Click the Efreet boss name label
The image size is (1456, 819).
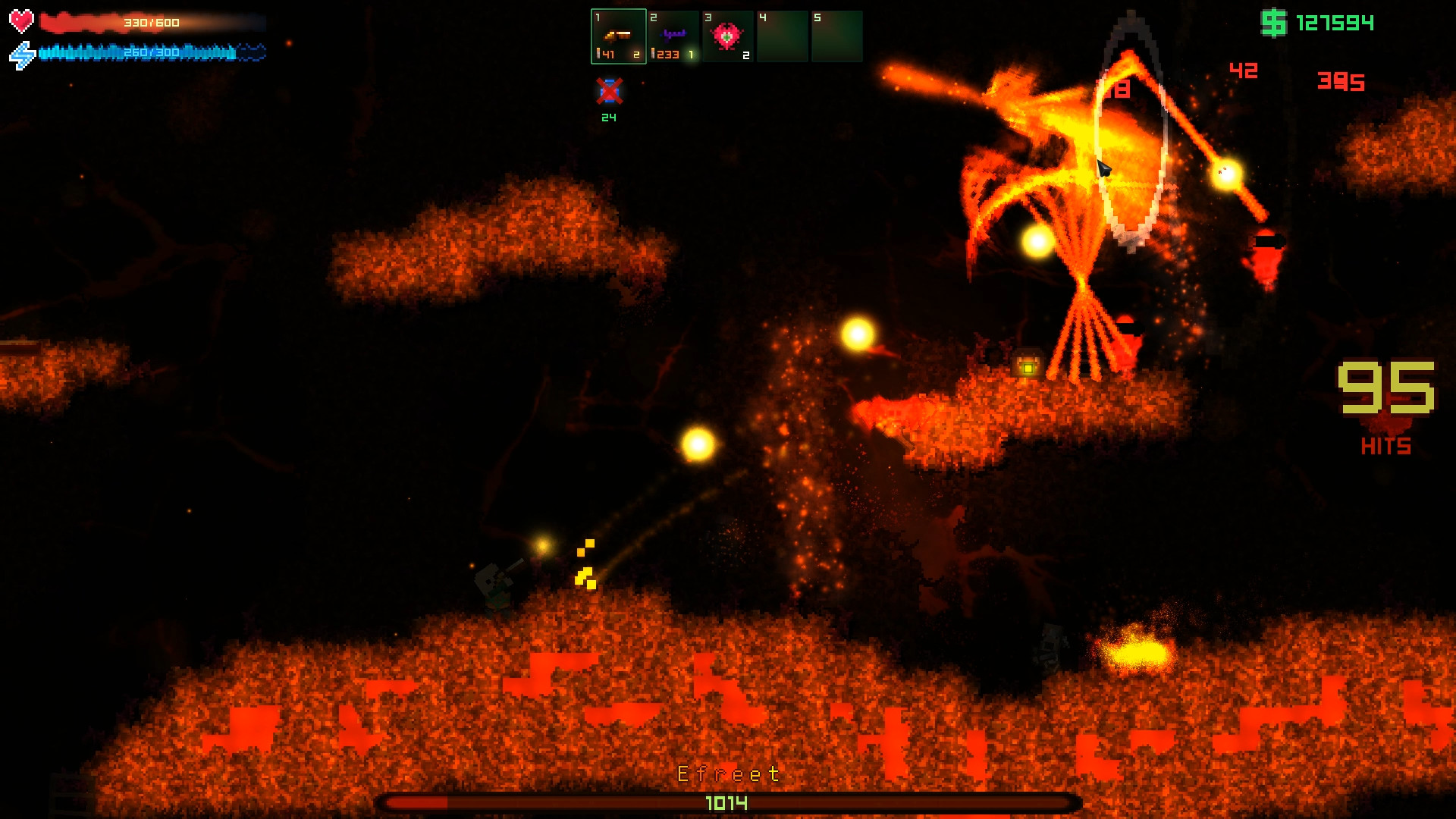726,774
